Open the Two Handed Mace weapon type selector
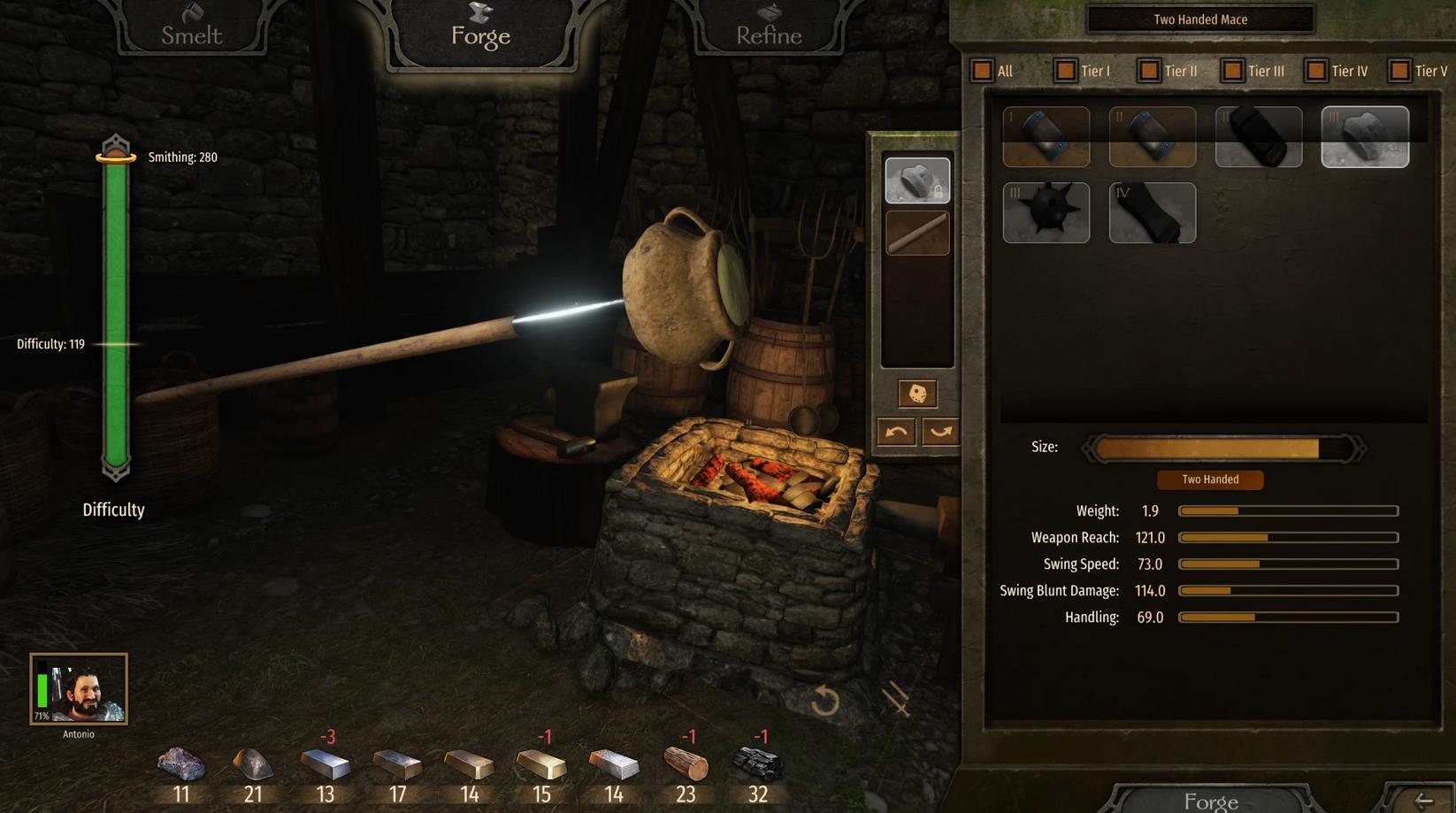 coord(1200,19)
